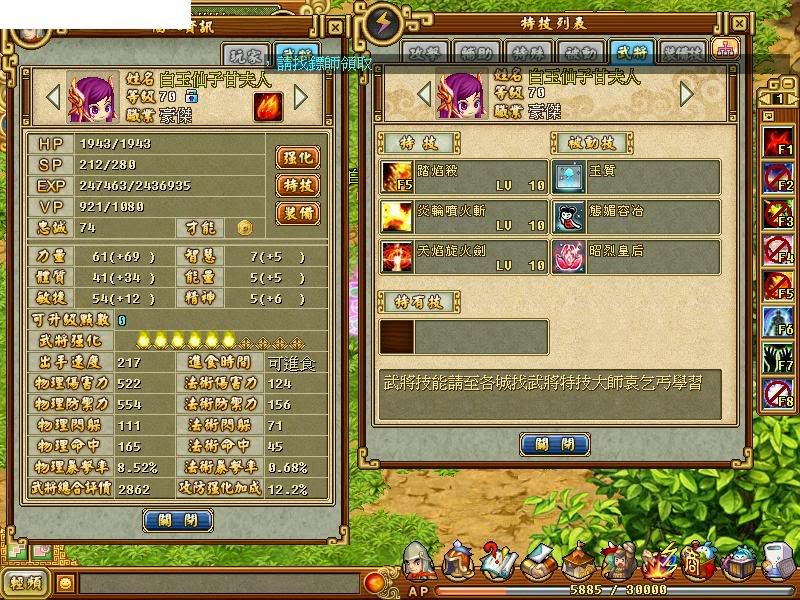Click the 強化 button in the info panel
The image size is (800, 600).
(297, 158)
